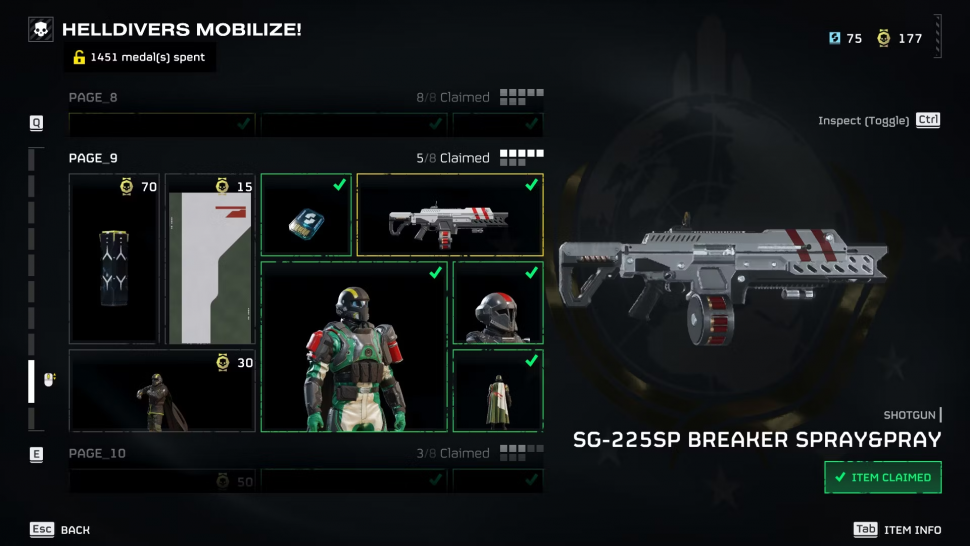
Task: Jump to the PAGE_10 section
Action: (97, 454)
